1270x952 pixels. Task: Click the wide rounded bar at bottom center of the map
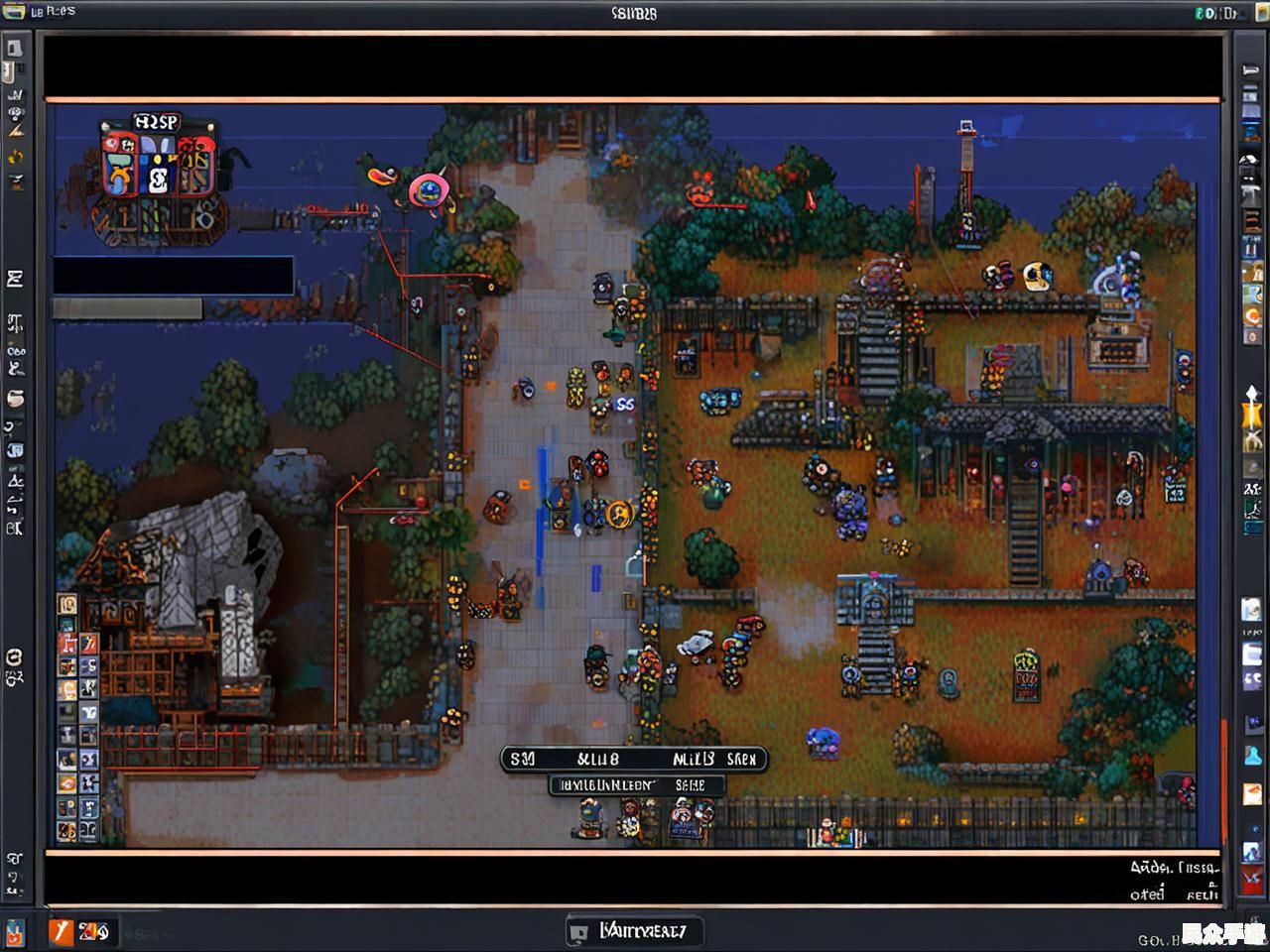point(633,760)
